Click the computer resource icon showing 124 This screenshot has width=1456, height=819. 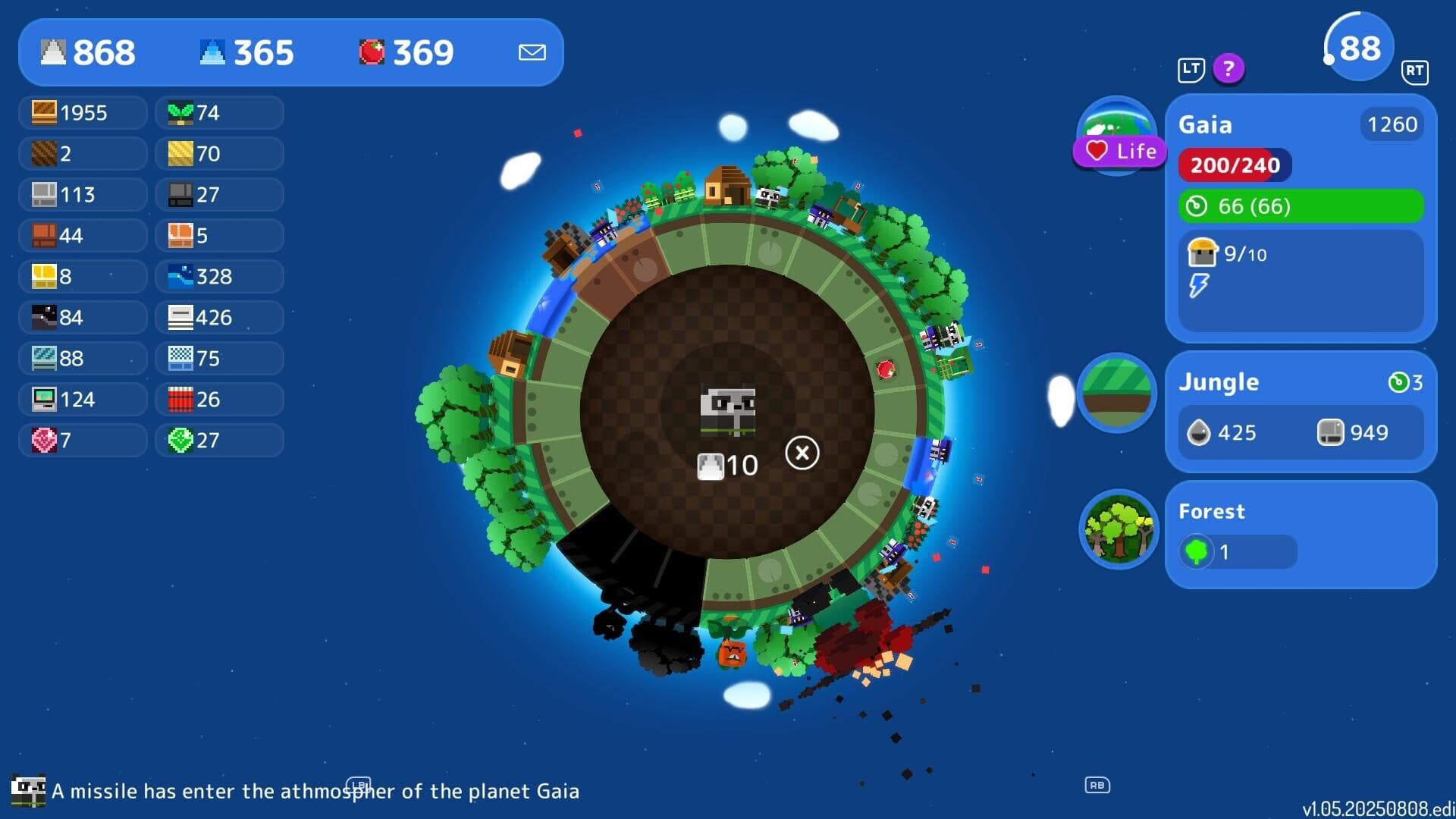[x=82, y=399]
